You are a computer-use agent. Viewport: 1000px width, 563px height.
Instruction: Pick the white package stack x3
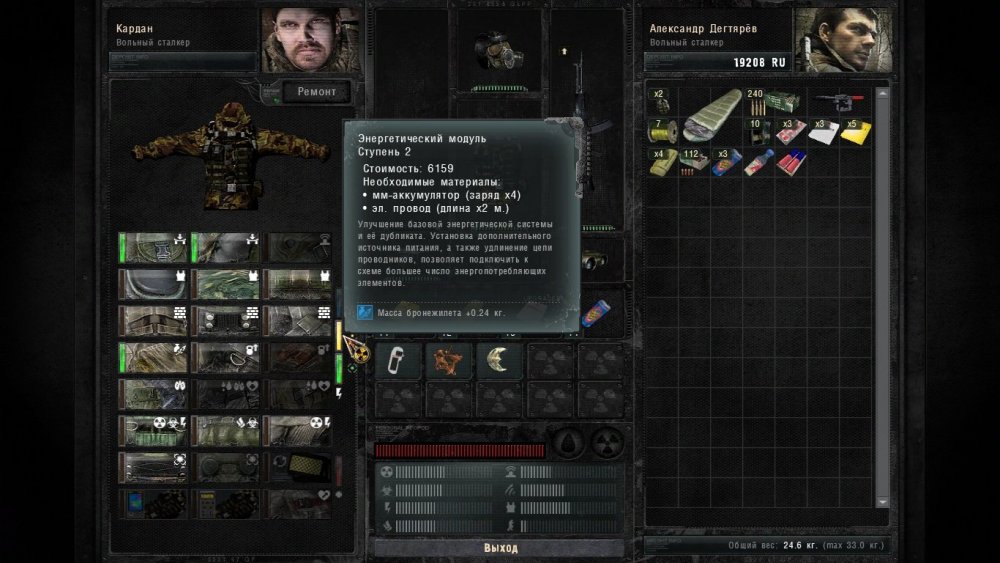click(x=823, y=131)
